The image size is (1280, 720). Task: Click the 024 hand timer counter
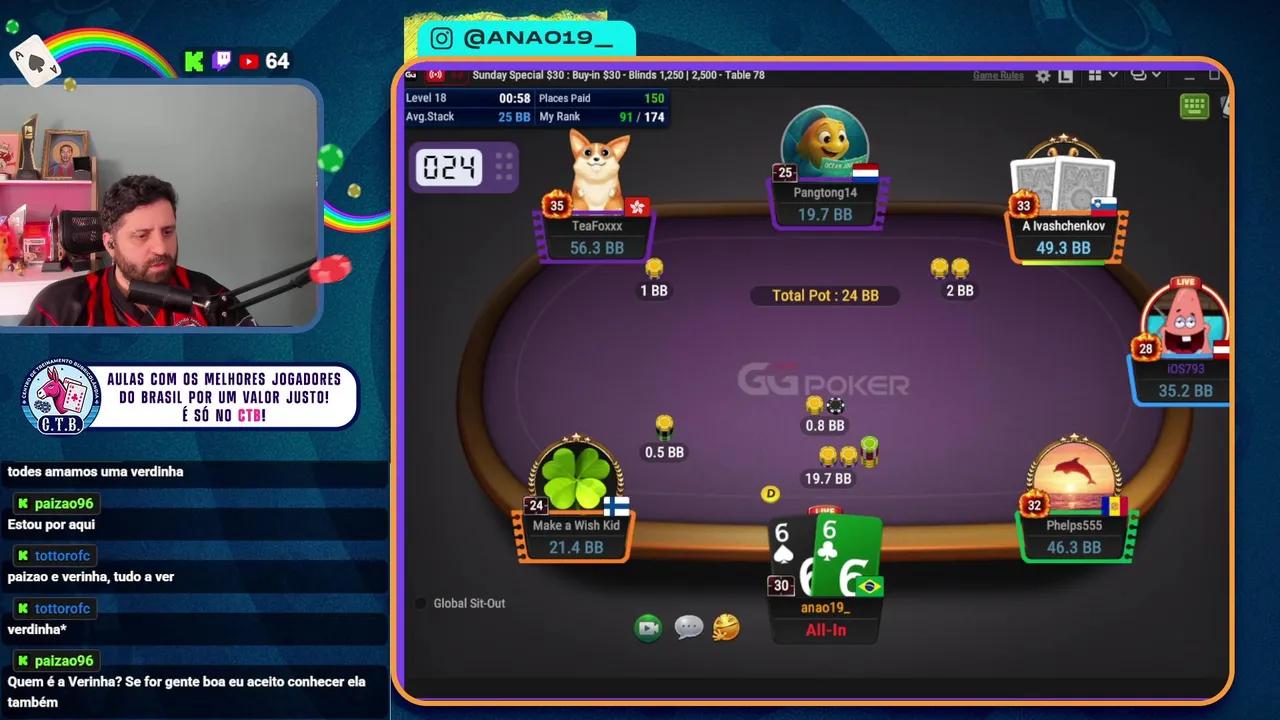click(x=451, y=168)
